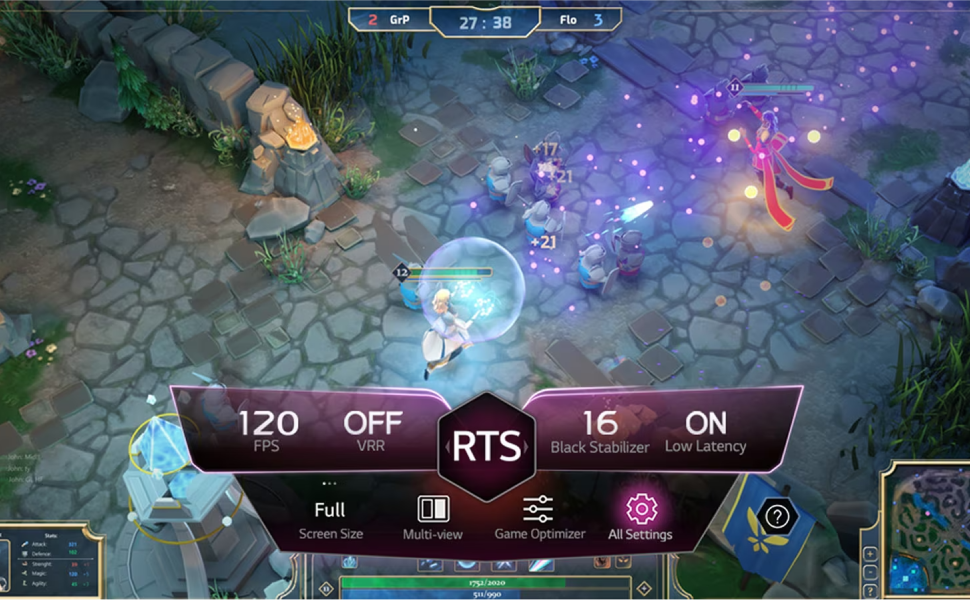
Task: Click the minimap's question mark button
Action: 870,588
